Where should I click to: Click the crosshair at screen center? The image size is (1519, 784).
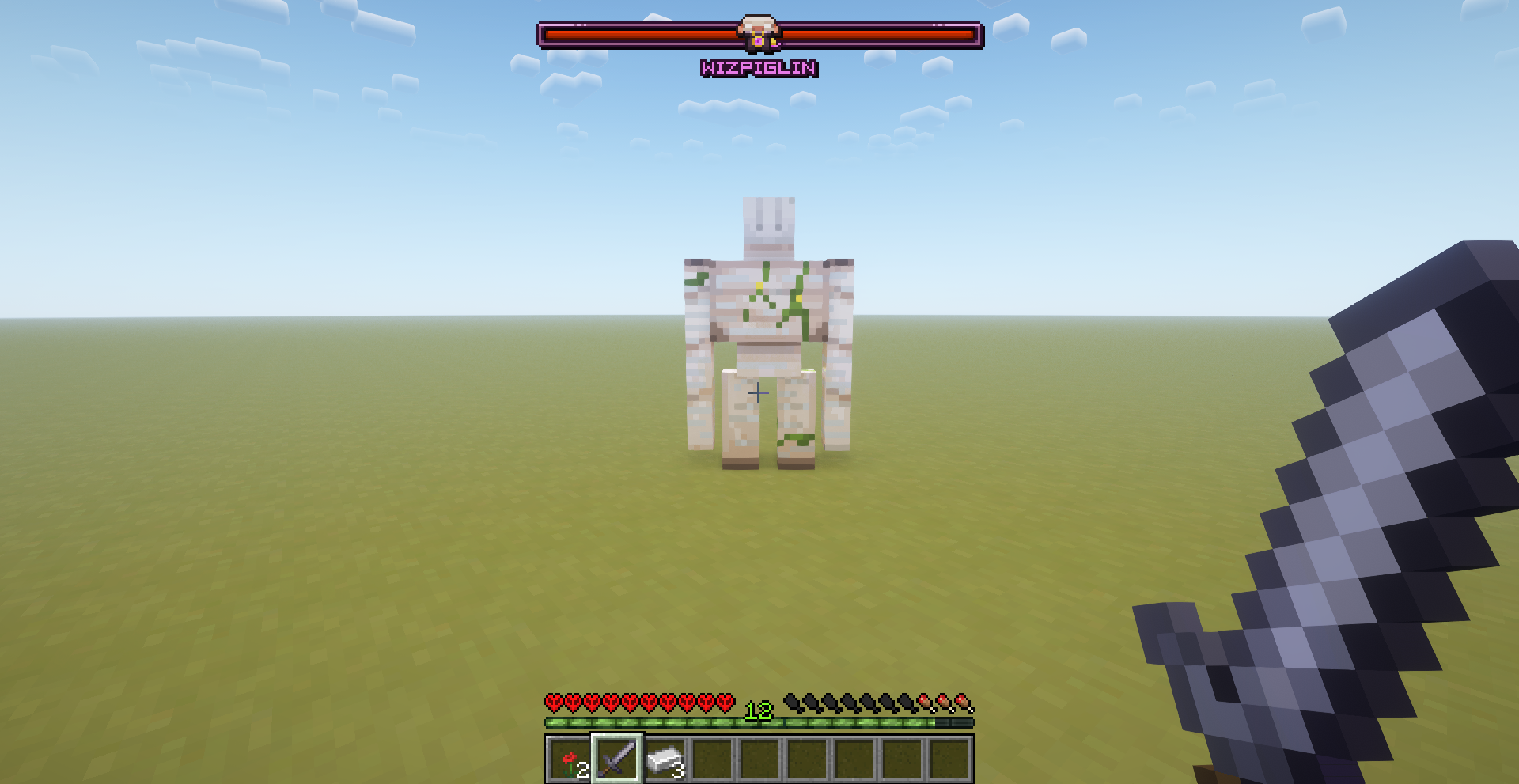758,392
